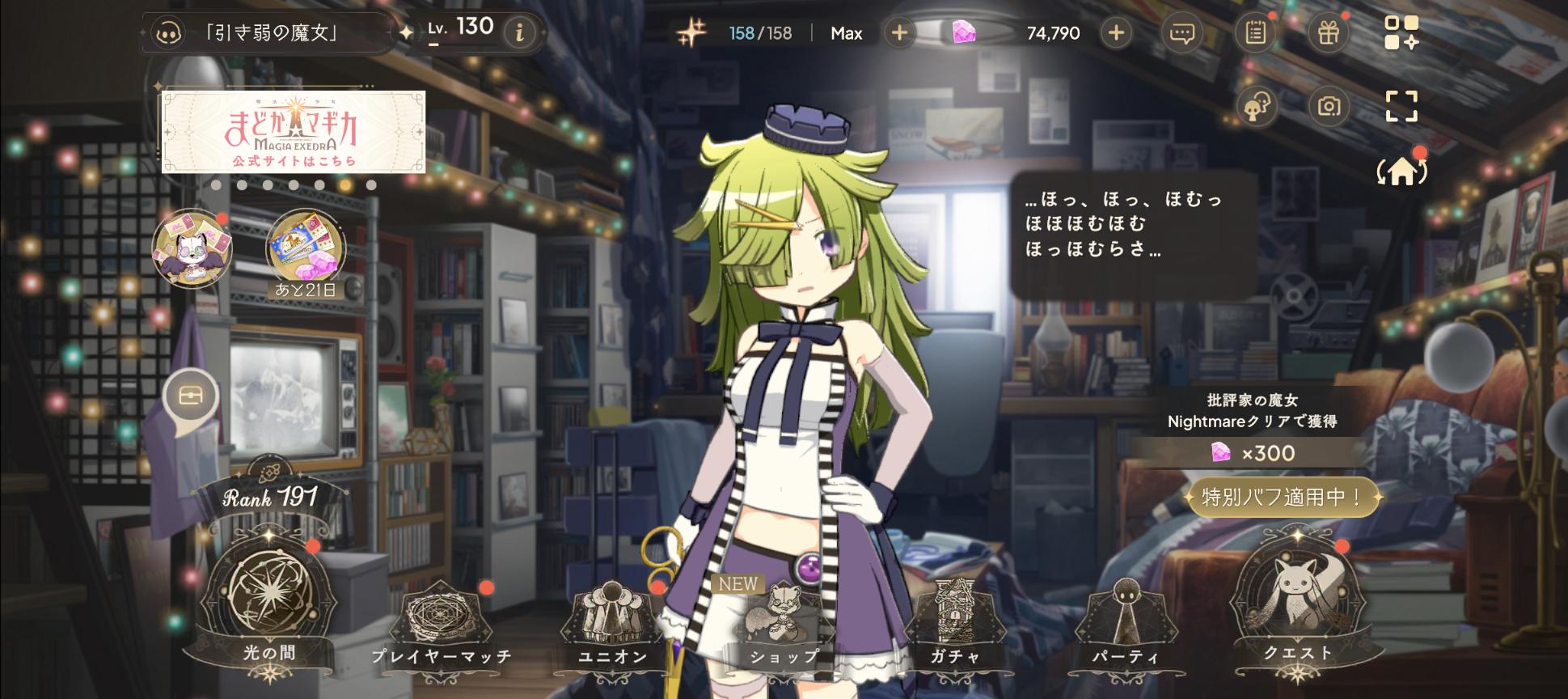View player info via i button
The width and height of the screenshot is (1568, 699).
[519, 32]
